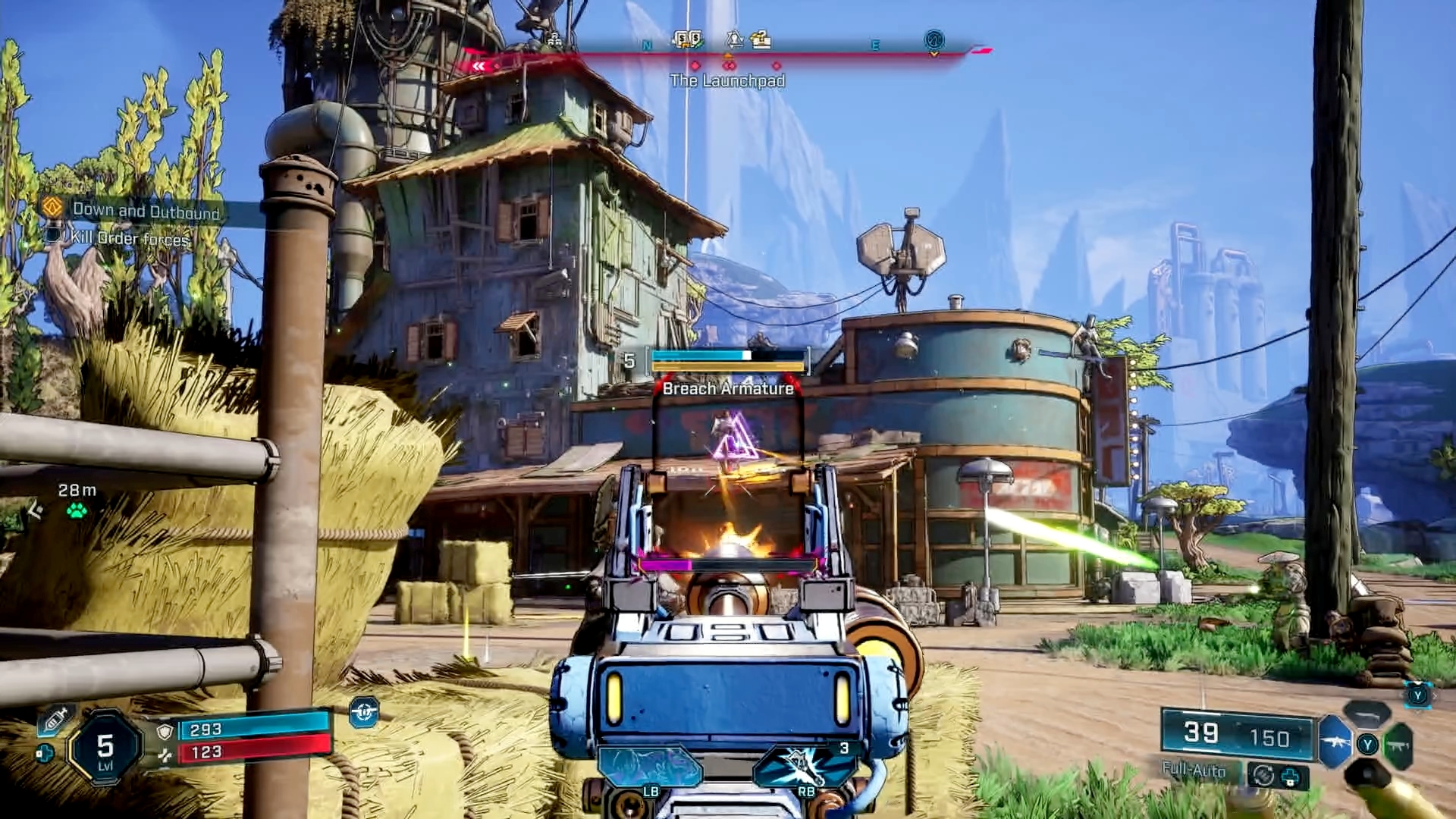Select the vending machine marker on the compass

point(688,39)
